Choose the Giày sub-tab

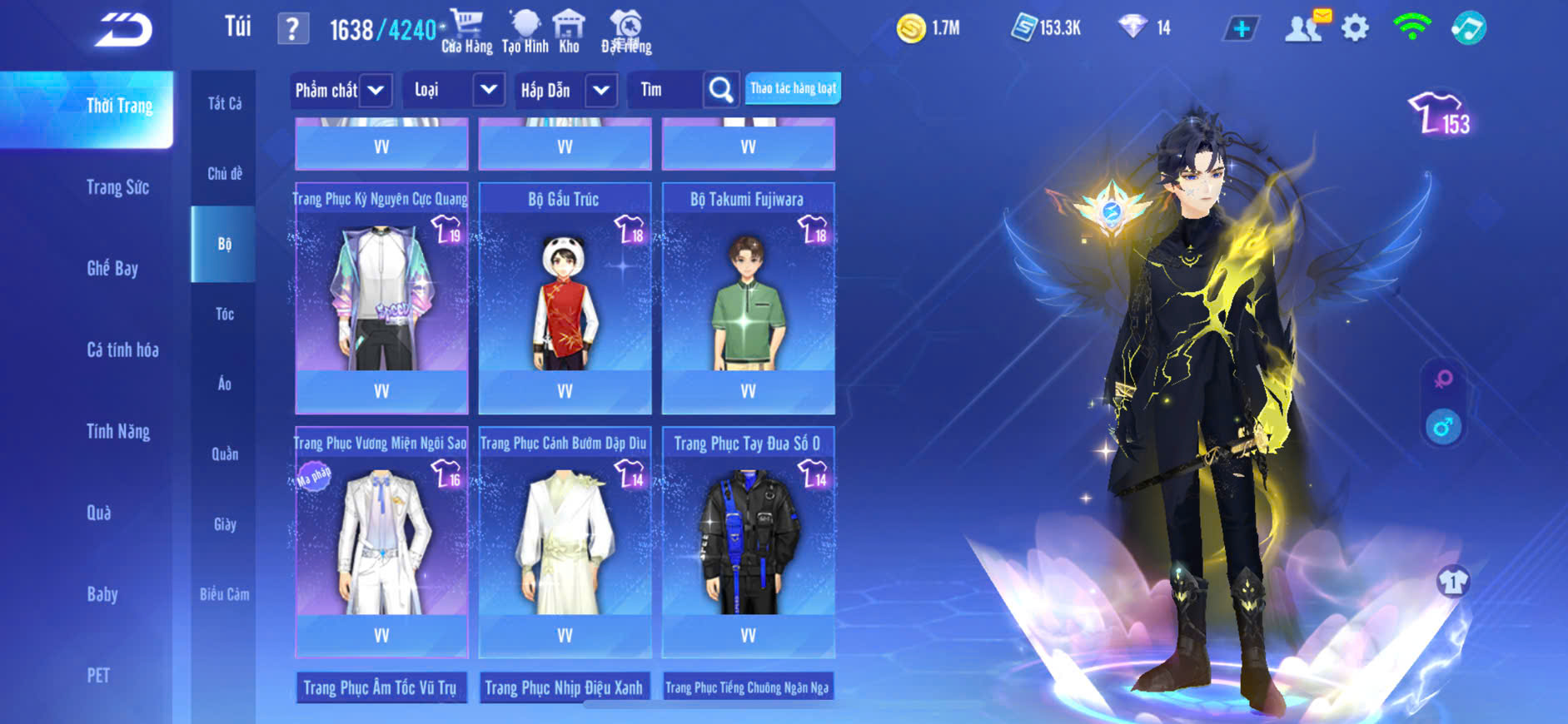224,524
